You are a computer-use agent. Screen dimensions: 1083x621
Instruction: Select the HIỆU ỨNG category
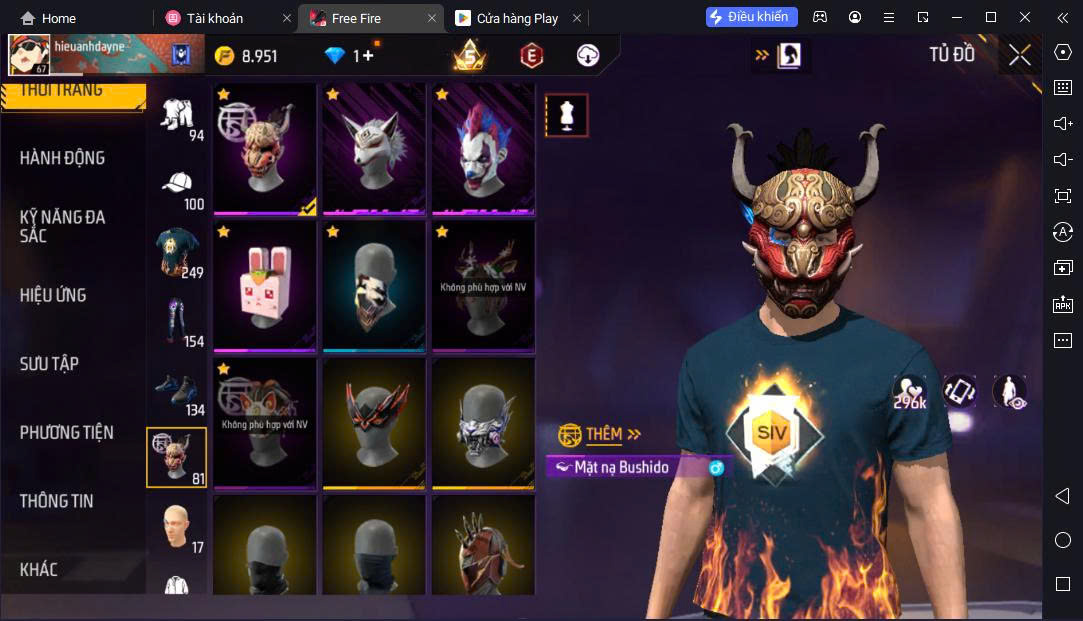53,295
